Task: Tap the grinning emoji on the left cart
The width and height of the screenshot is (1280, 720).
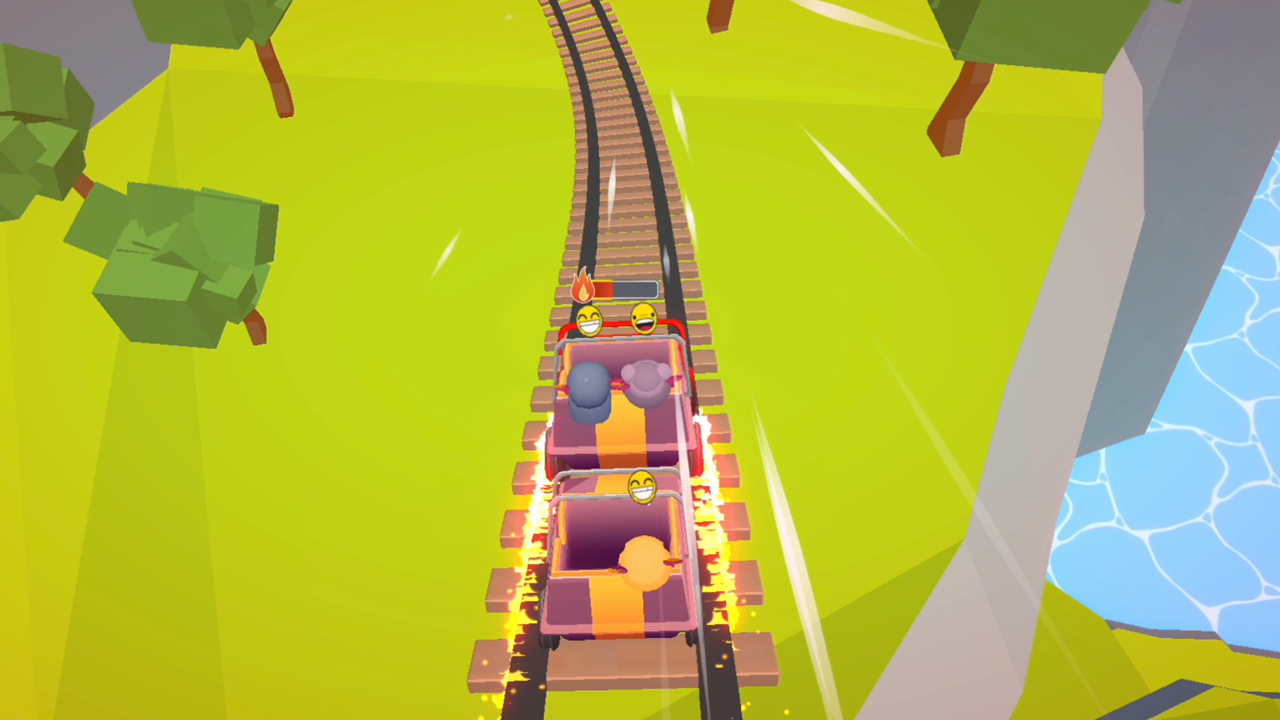Action: 589,321
